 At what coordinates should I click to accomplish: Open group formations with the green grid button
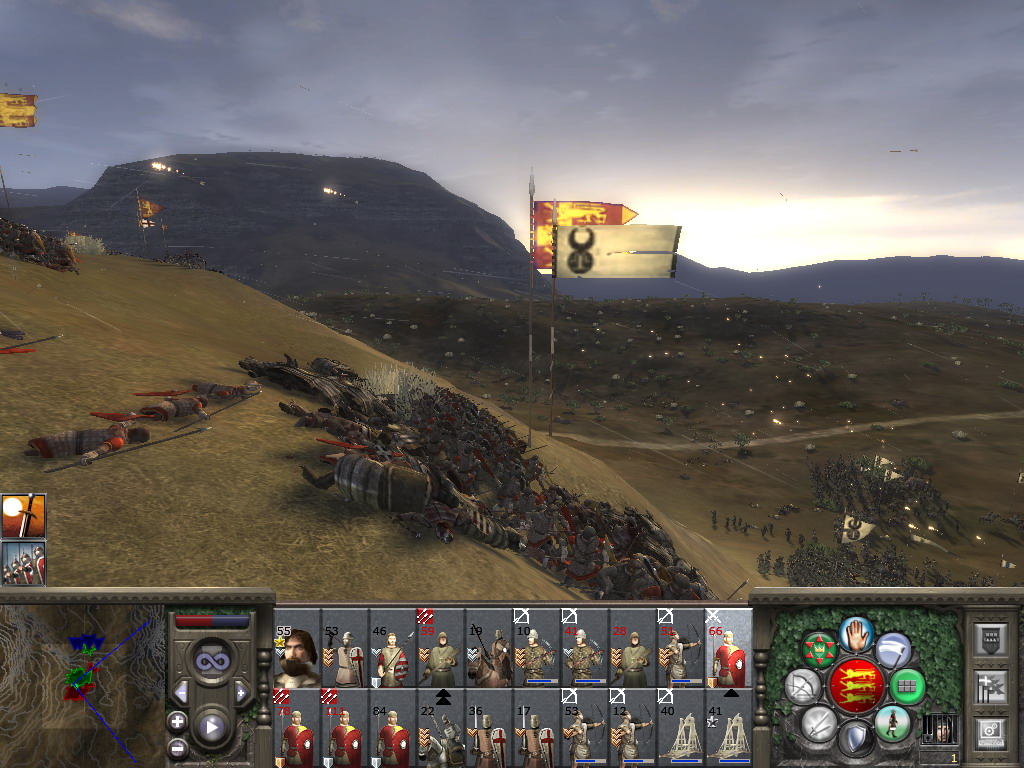(x=907, y=687)
